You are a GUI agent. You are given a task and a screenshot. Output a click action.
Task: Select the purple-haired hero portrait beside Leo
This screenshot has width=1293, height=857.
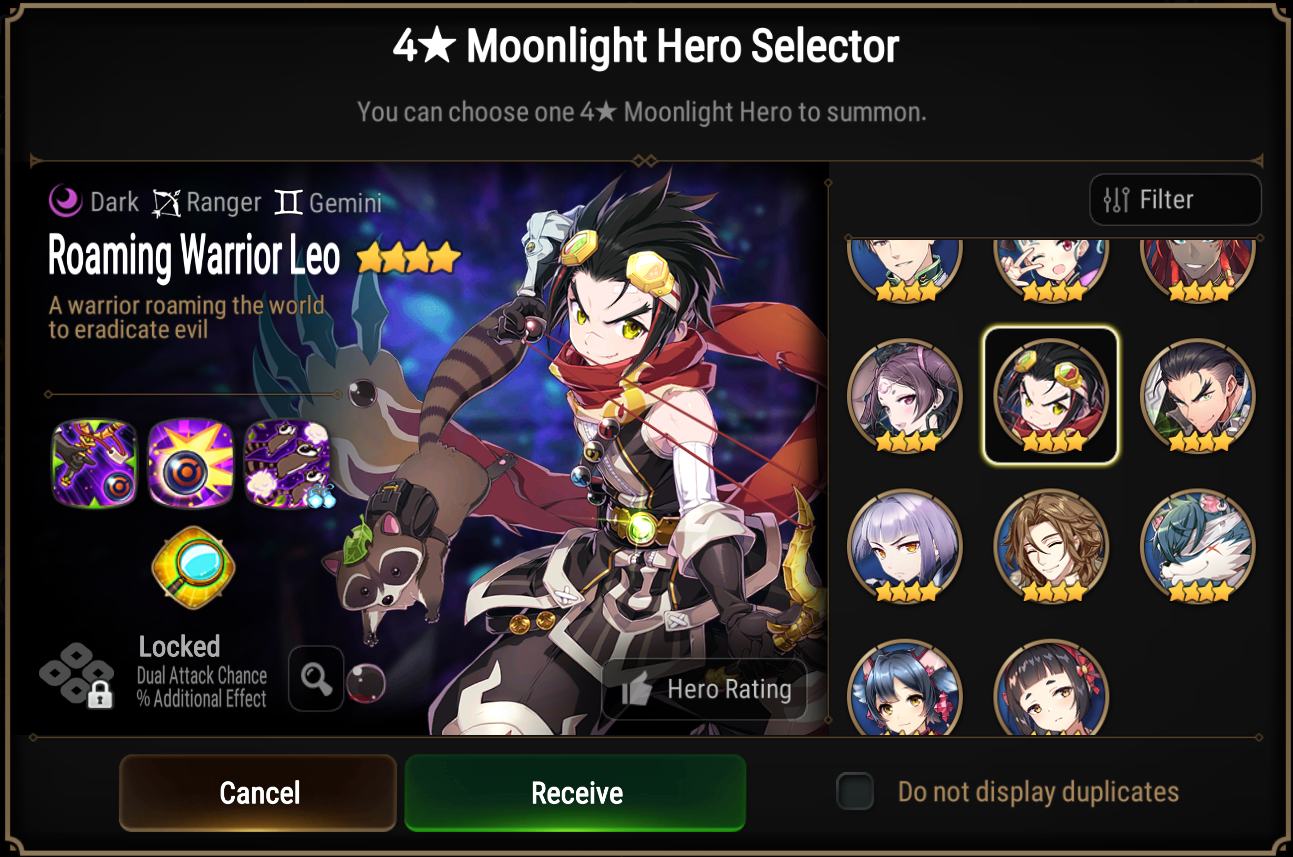pyautogui.click(x=905, y=395)
